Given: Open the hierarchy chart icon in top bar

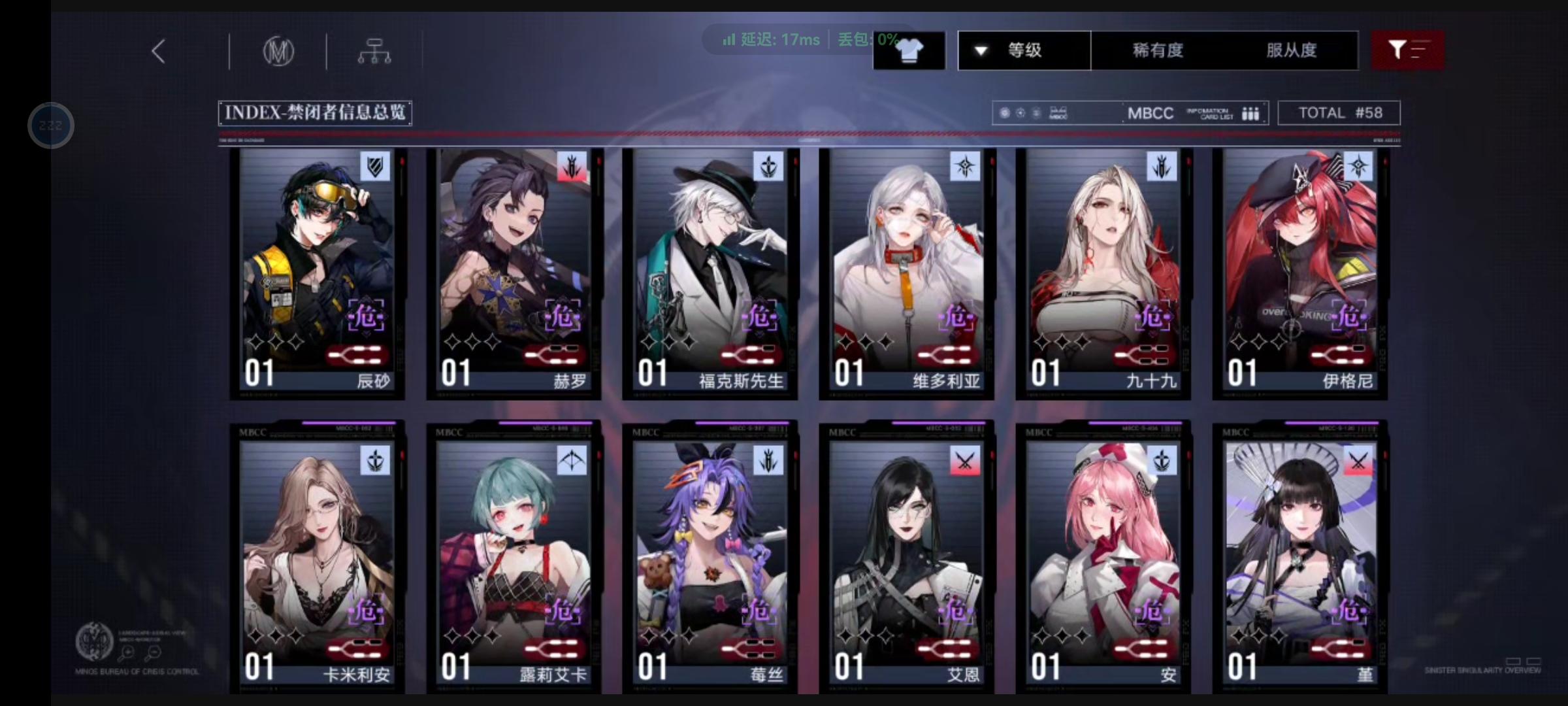Looking at the screenshot, I should pyautogui.click(x=376, y=51).
